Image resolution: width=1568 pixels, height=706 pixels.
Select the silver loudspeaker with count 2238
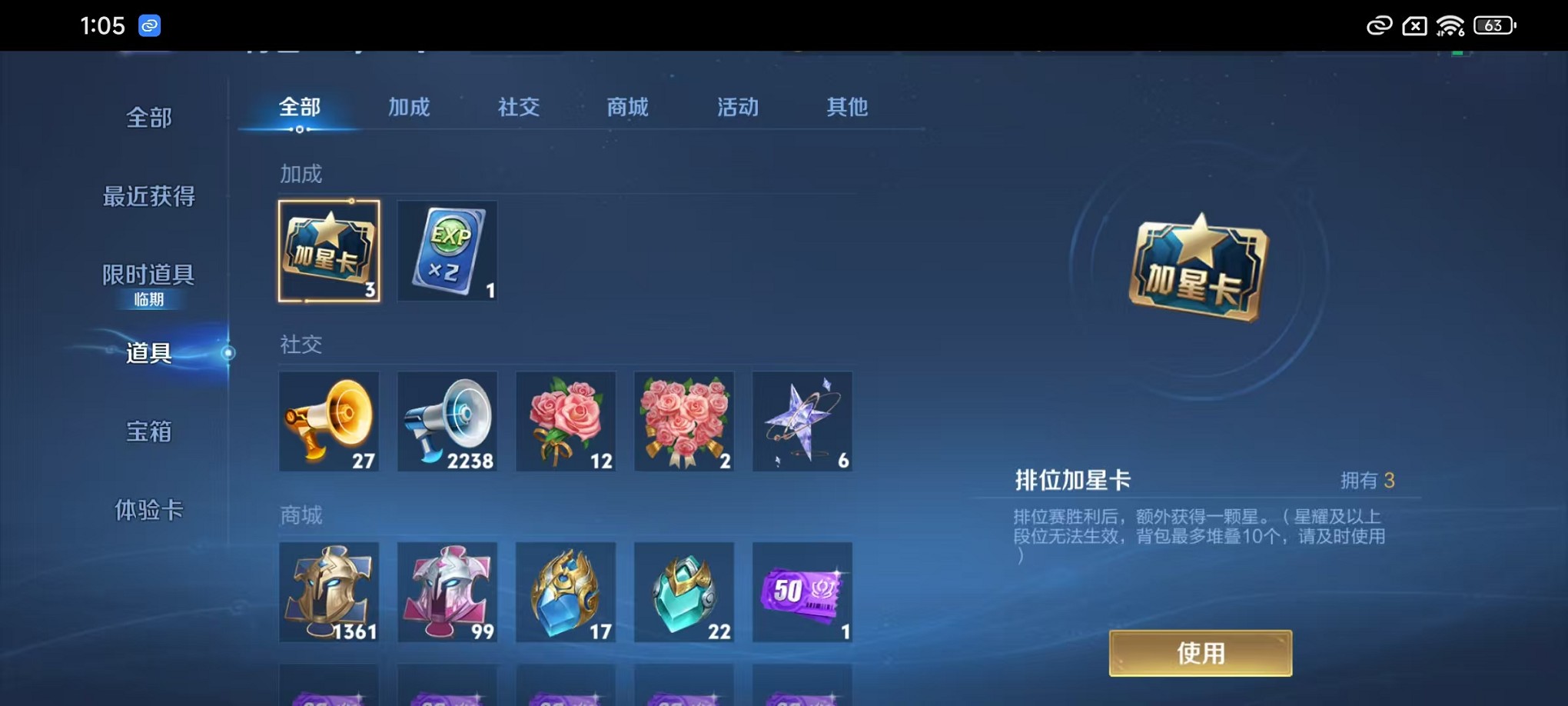point(447,421)
